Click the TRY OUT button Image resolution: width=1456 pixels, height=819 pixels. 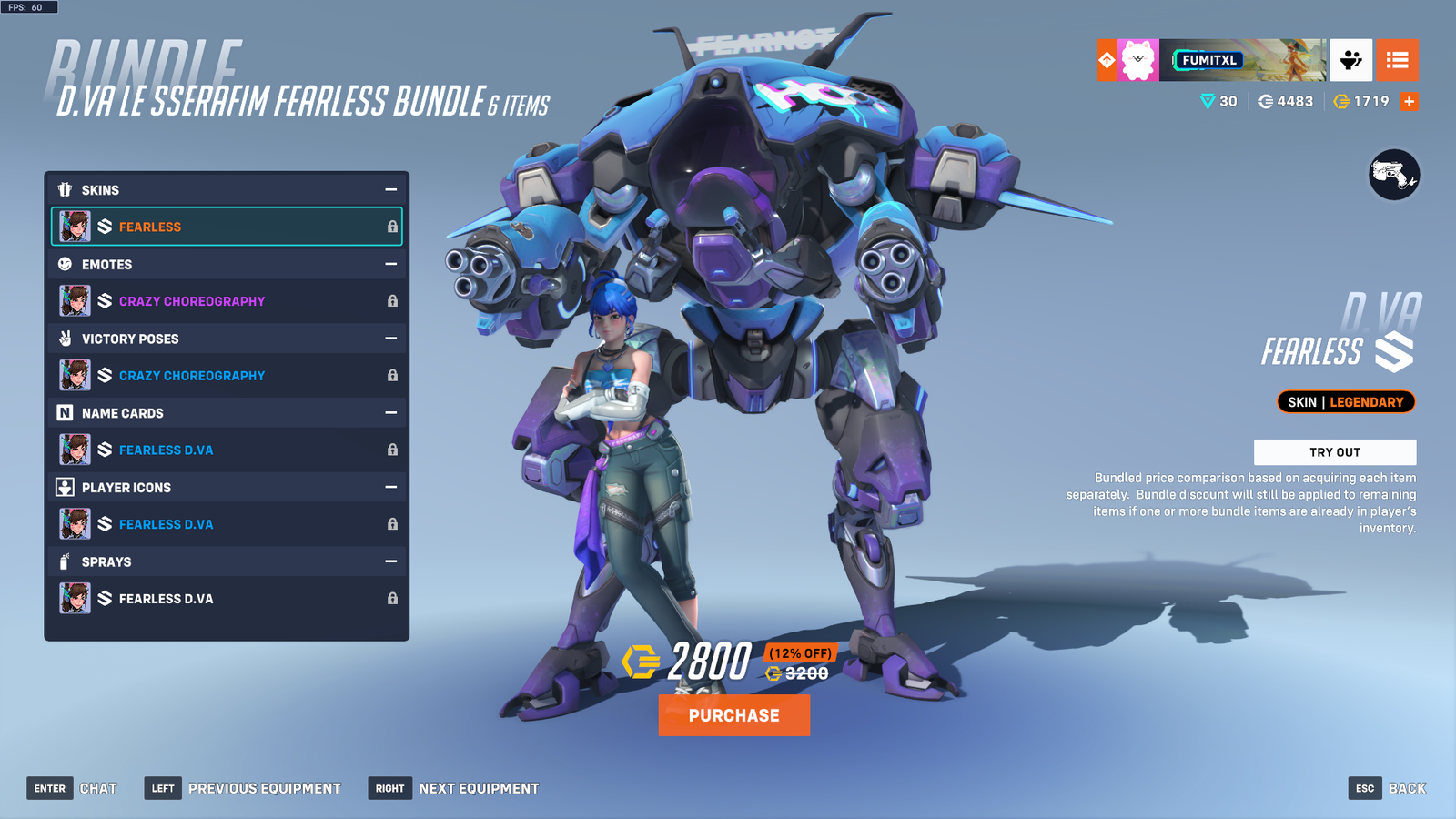[x=1336, y=451]
